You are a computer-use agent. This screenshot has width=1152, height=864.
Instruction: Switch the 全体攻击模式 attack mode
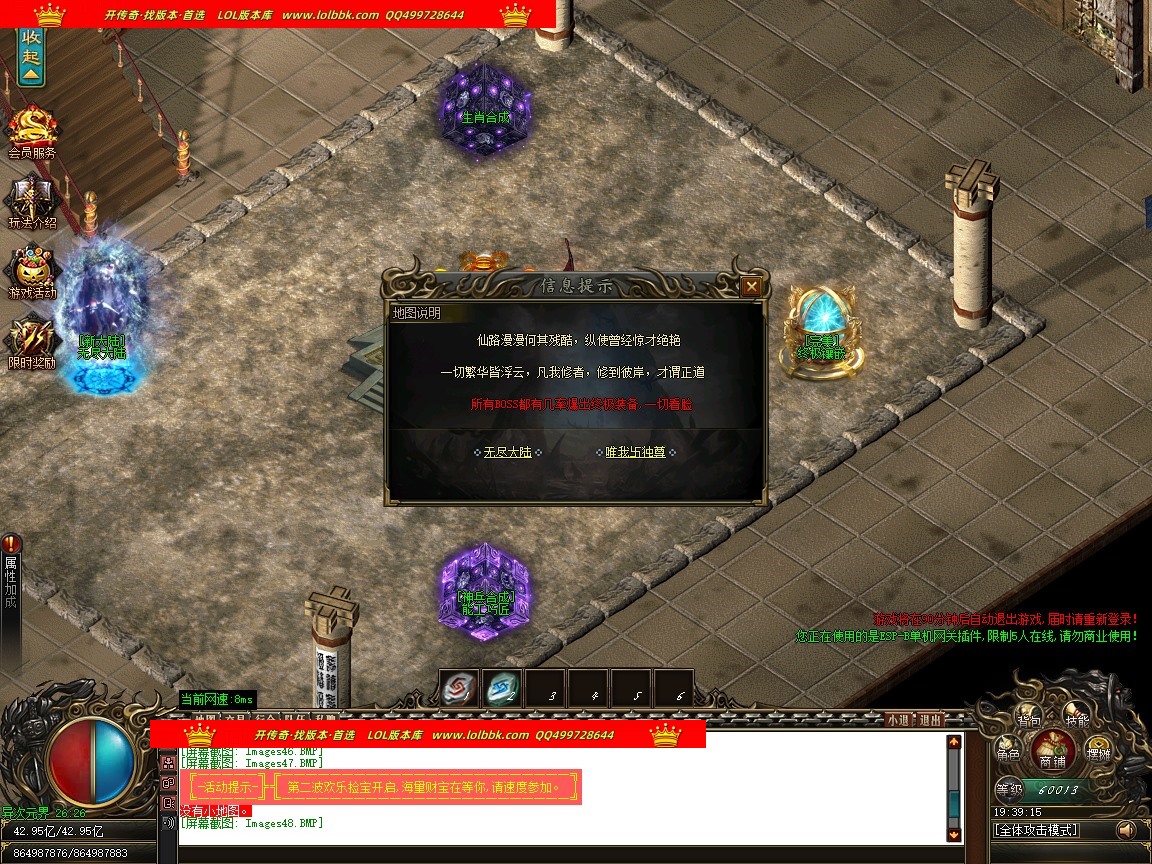(1036, 830)
